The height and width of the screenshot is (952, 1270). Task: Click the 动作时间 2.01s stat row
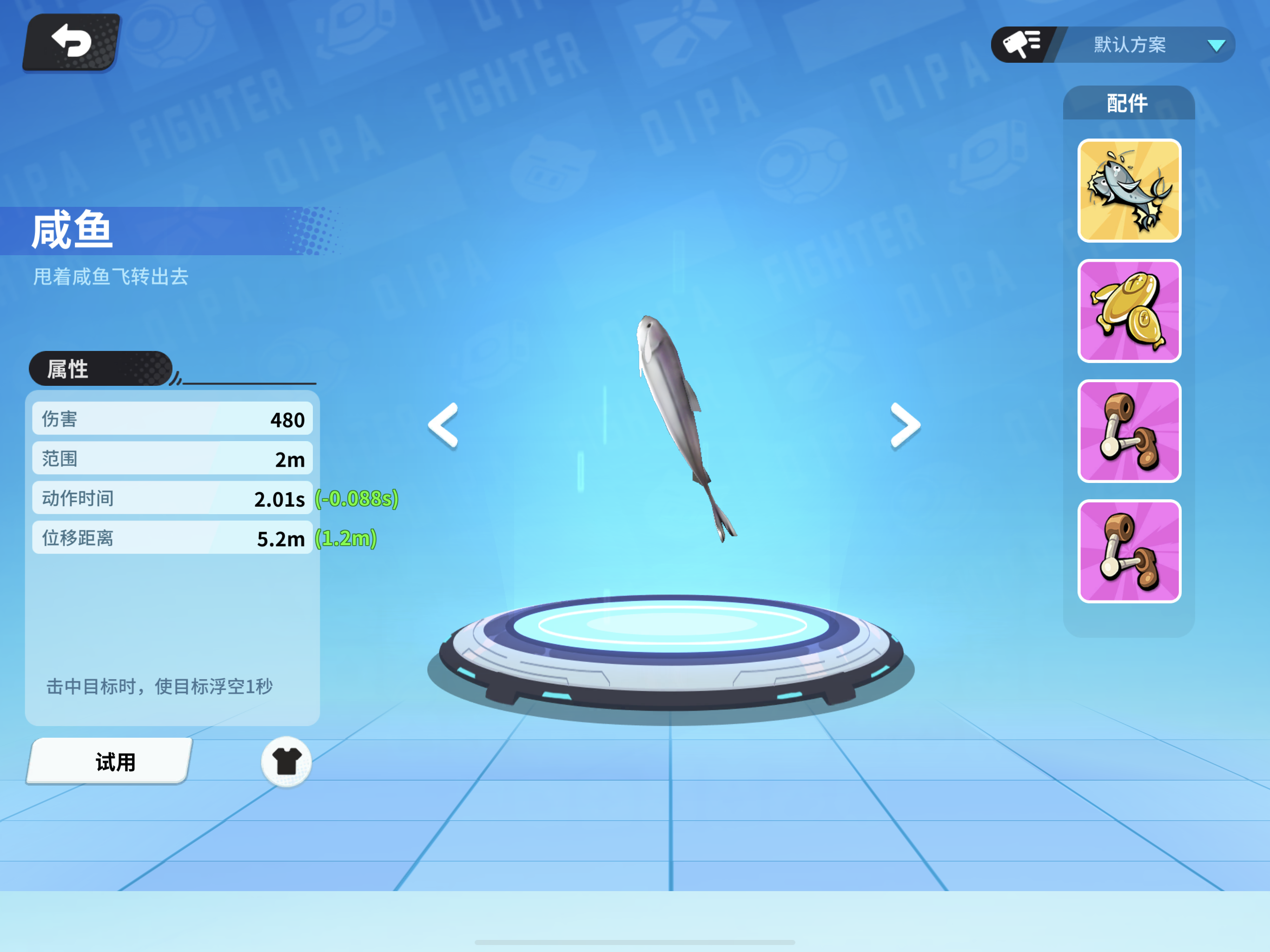172,498
